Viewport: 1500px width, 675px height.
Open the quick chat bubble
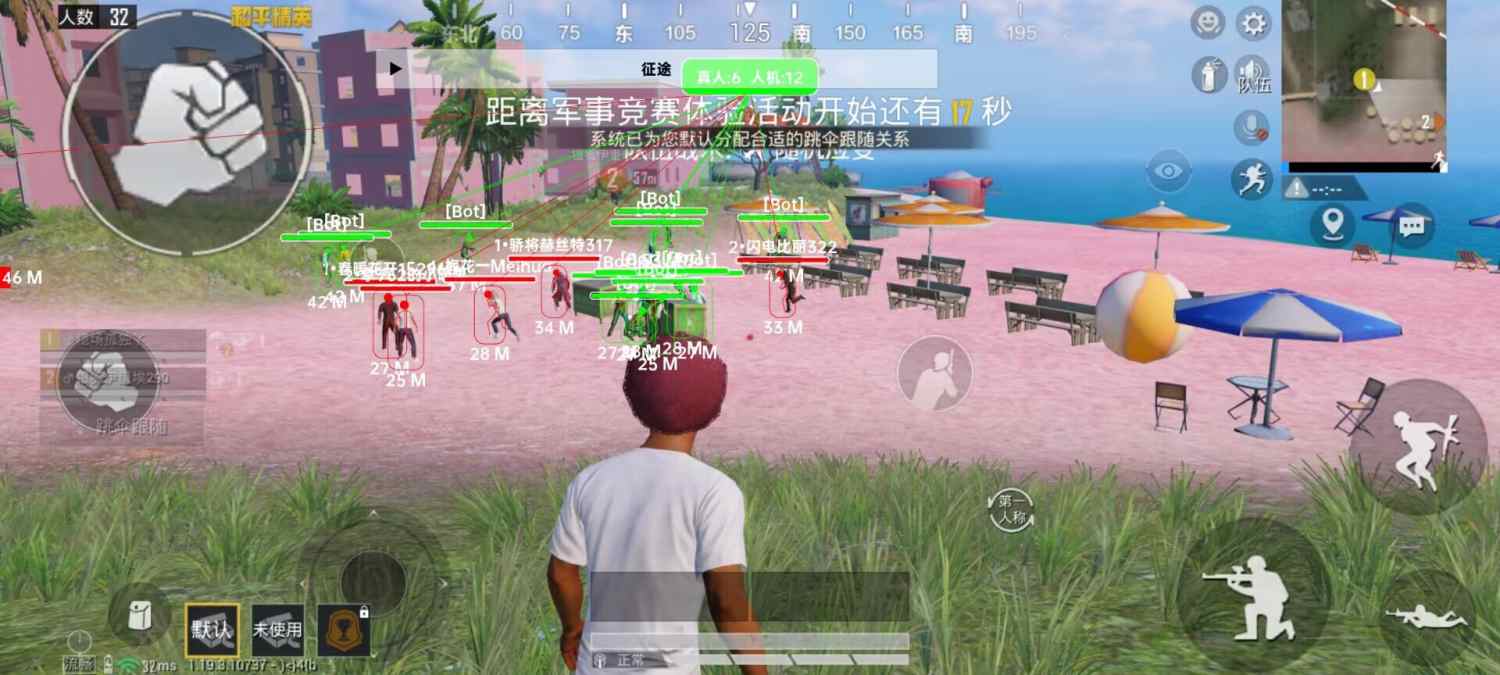[x=1411, y=225]
